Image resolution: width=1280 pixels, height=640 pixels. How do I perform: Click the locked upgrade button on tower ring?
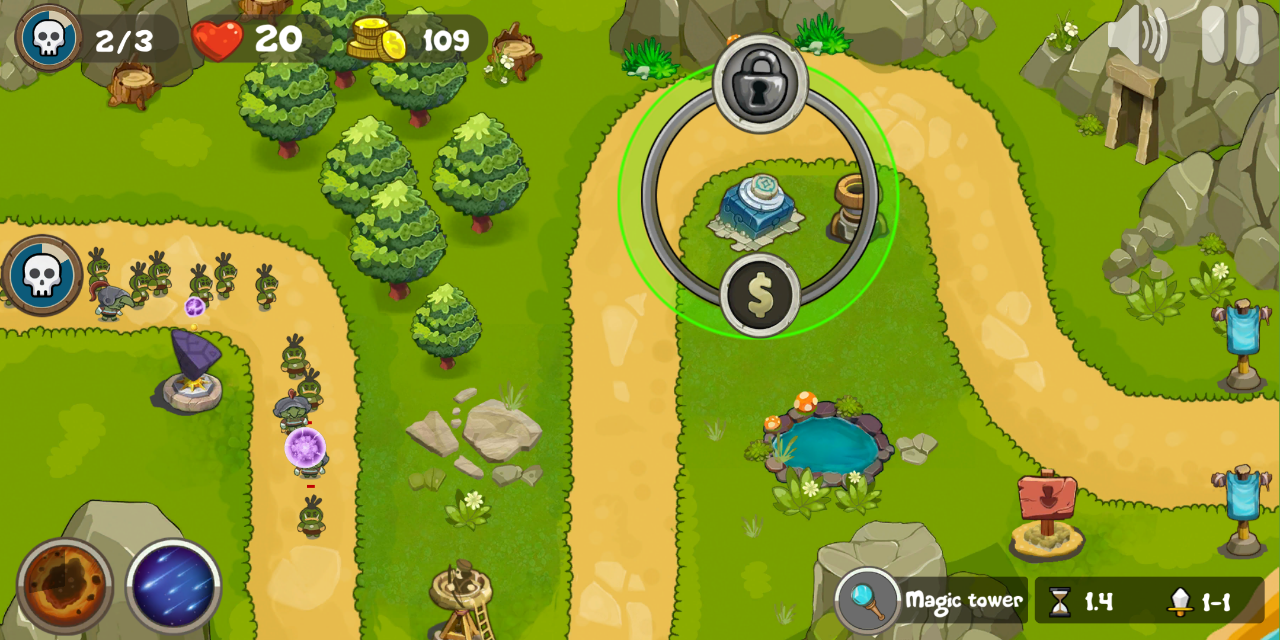click(761, 84)
